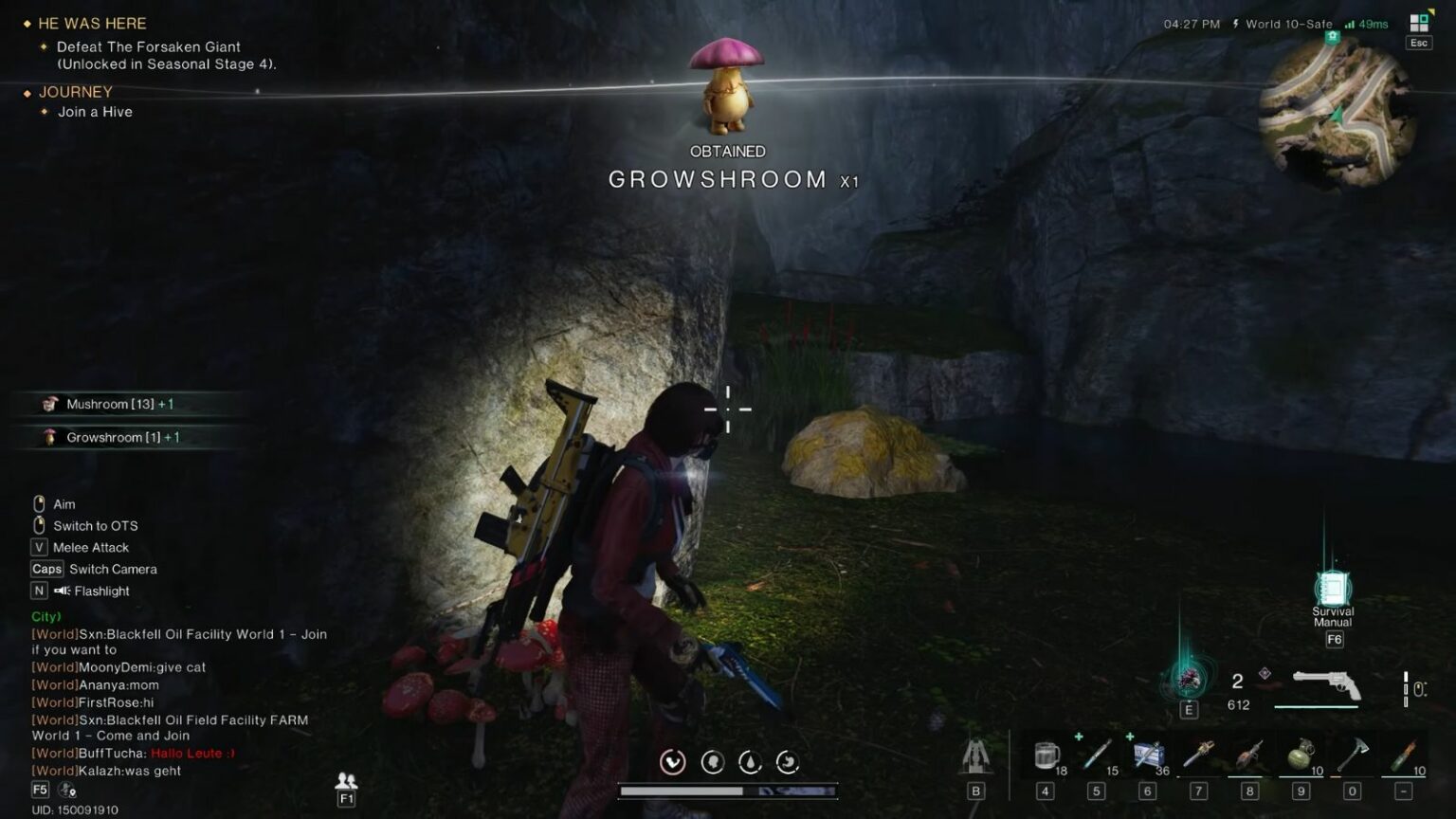
Task: Click the grenade icon in hotbar slot 9
Action: coord(1301,754)
